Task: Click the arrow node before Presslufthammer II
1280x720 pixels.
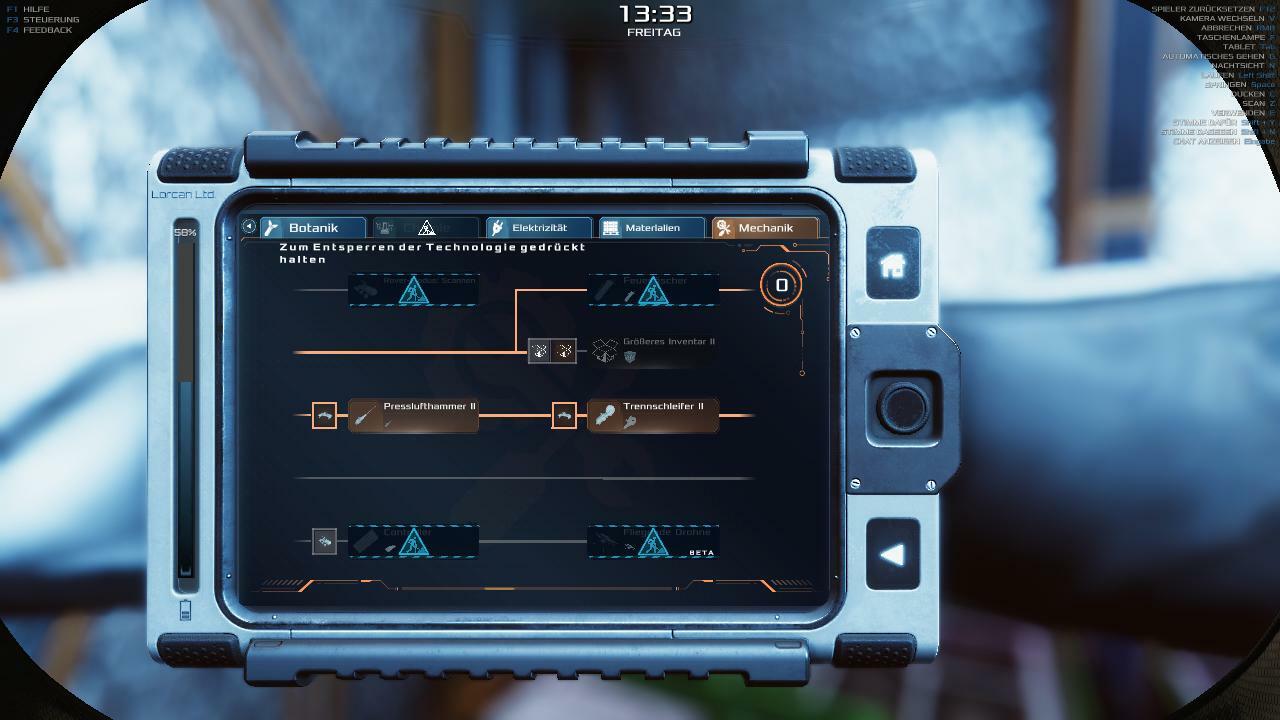Action: (324, 415)
